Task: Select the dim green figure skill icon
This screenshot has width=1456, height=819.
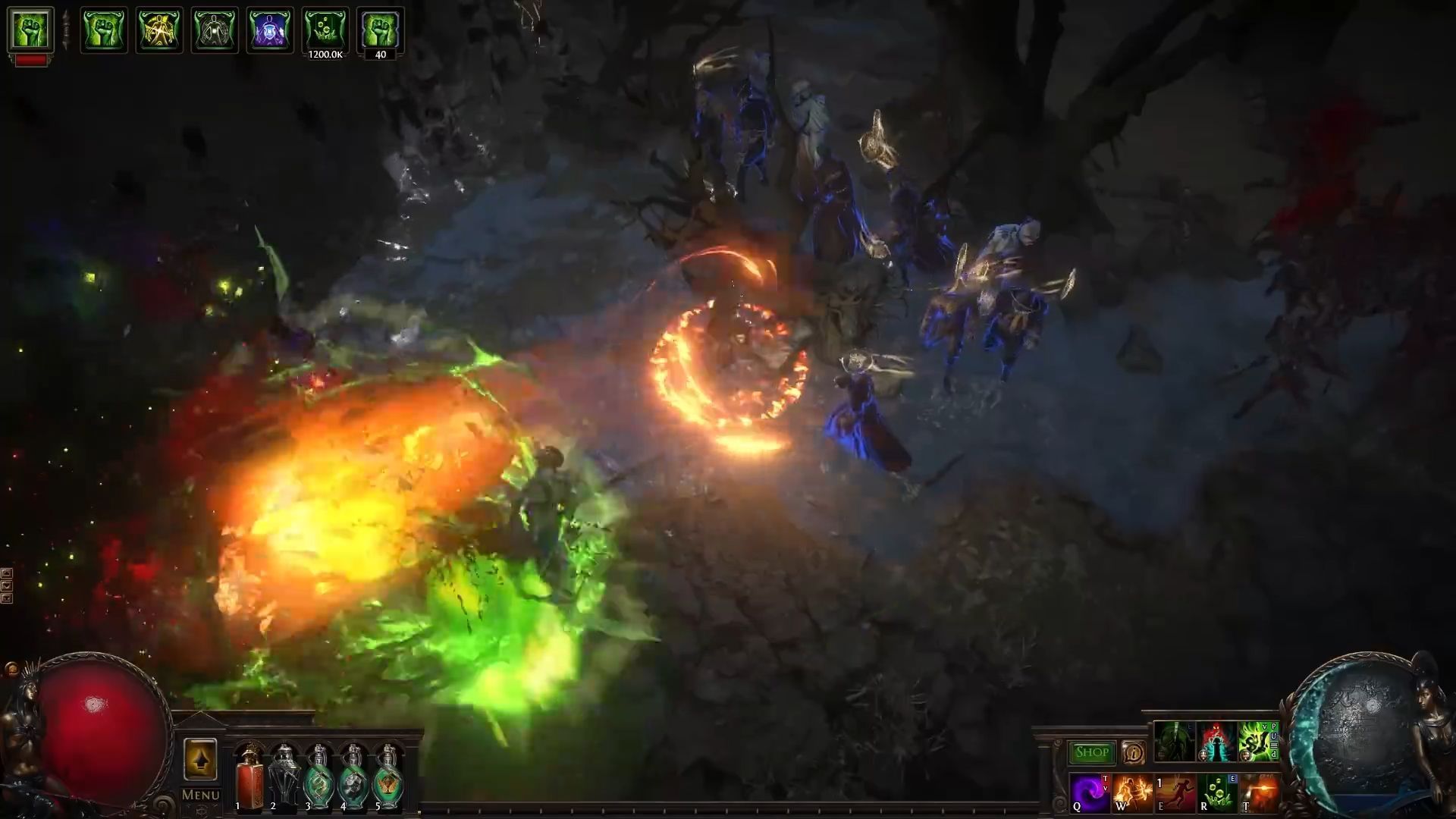Action: click(1174, 742)
